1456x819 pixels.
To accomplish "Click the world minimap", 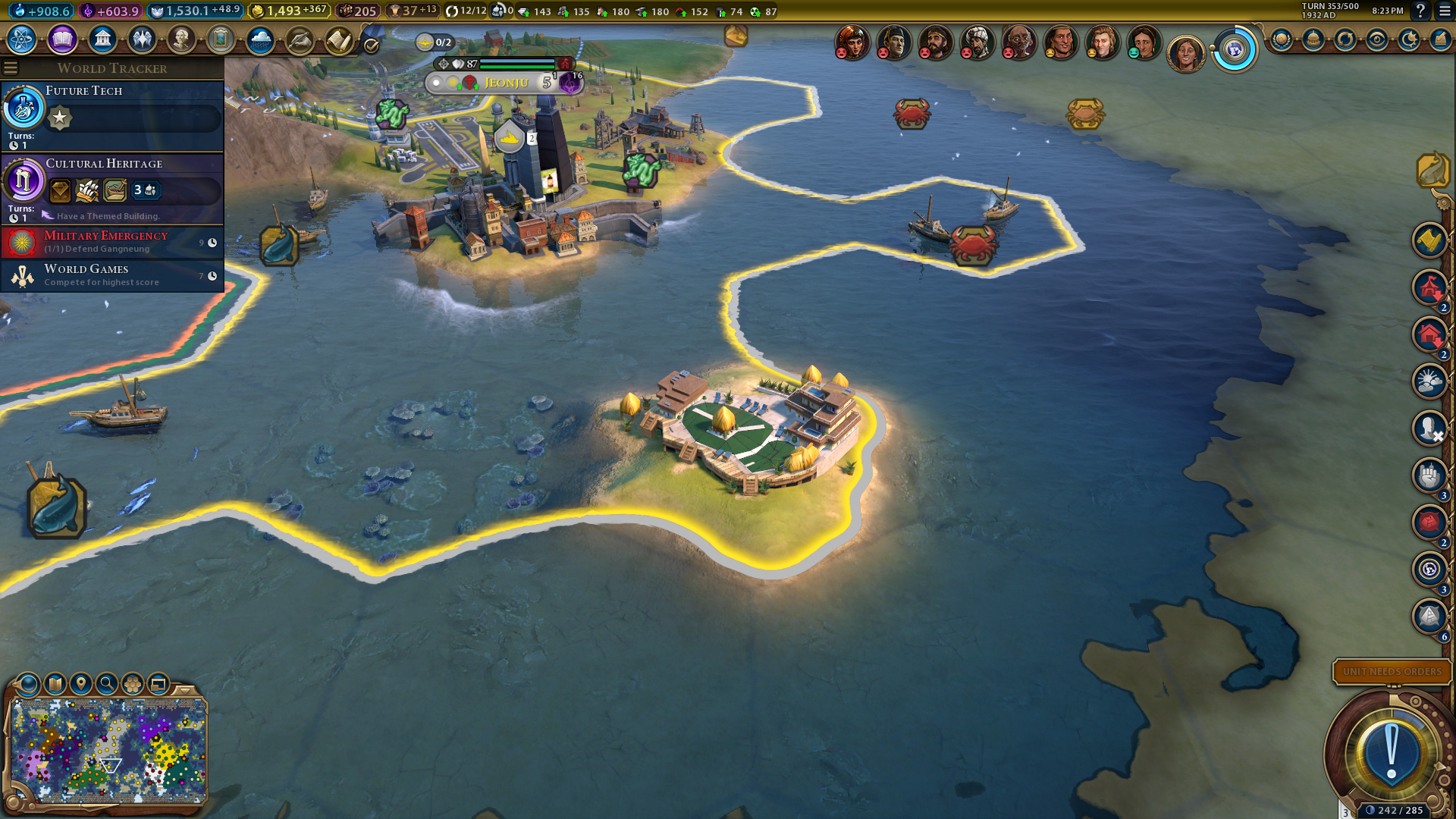I will [x=108, y=751].
